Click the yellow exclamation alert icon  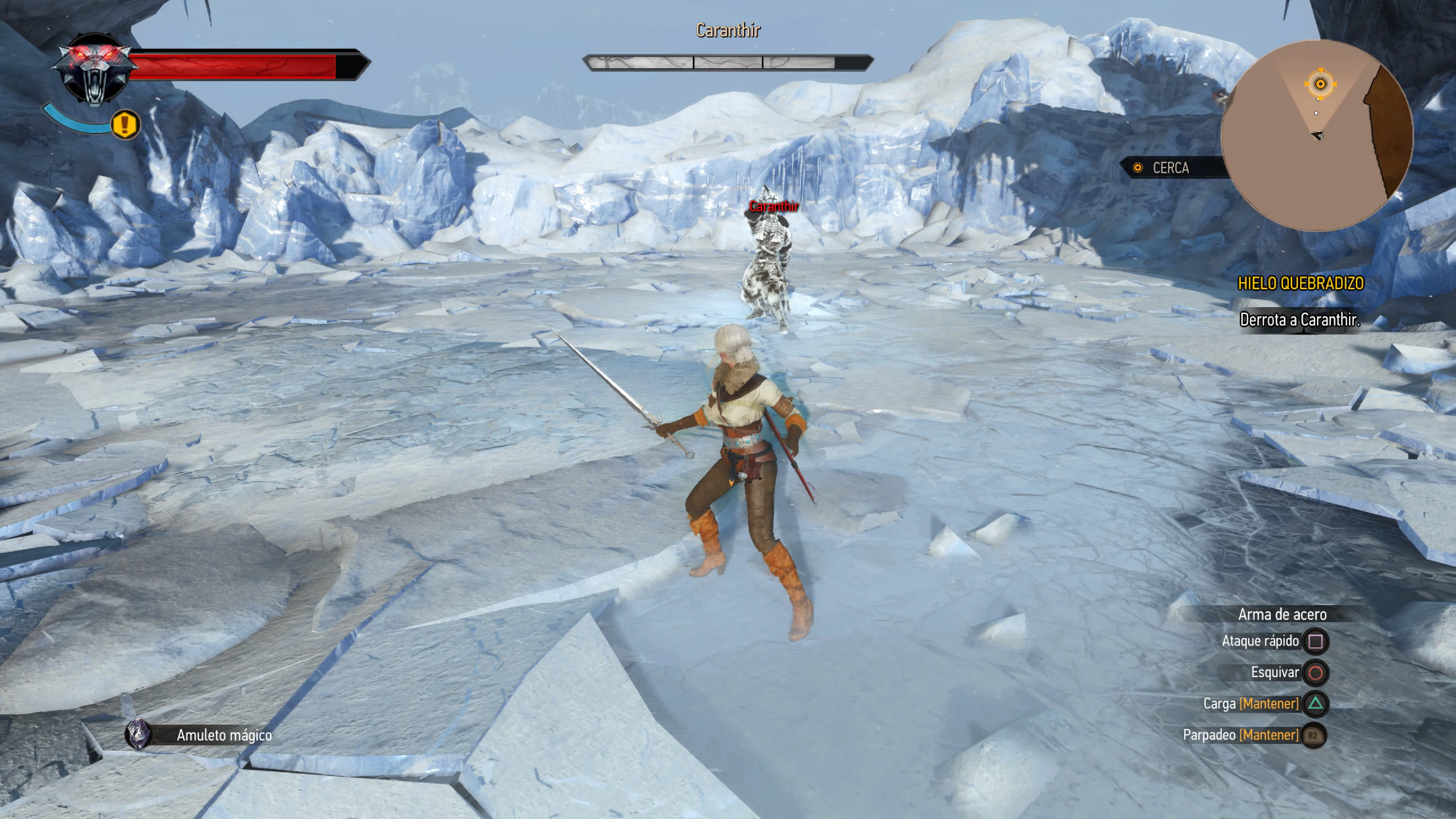pyautogui.click(x=126, y=125)
